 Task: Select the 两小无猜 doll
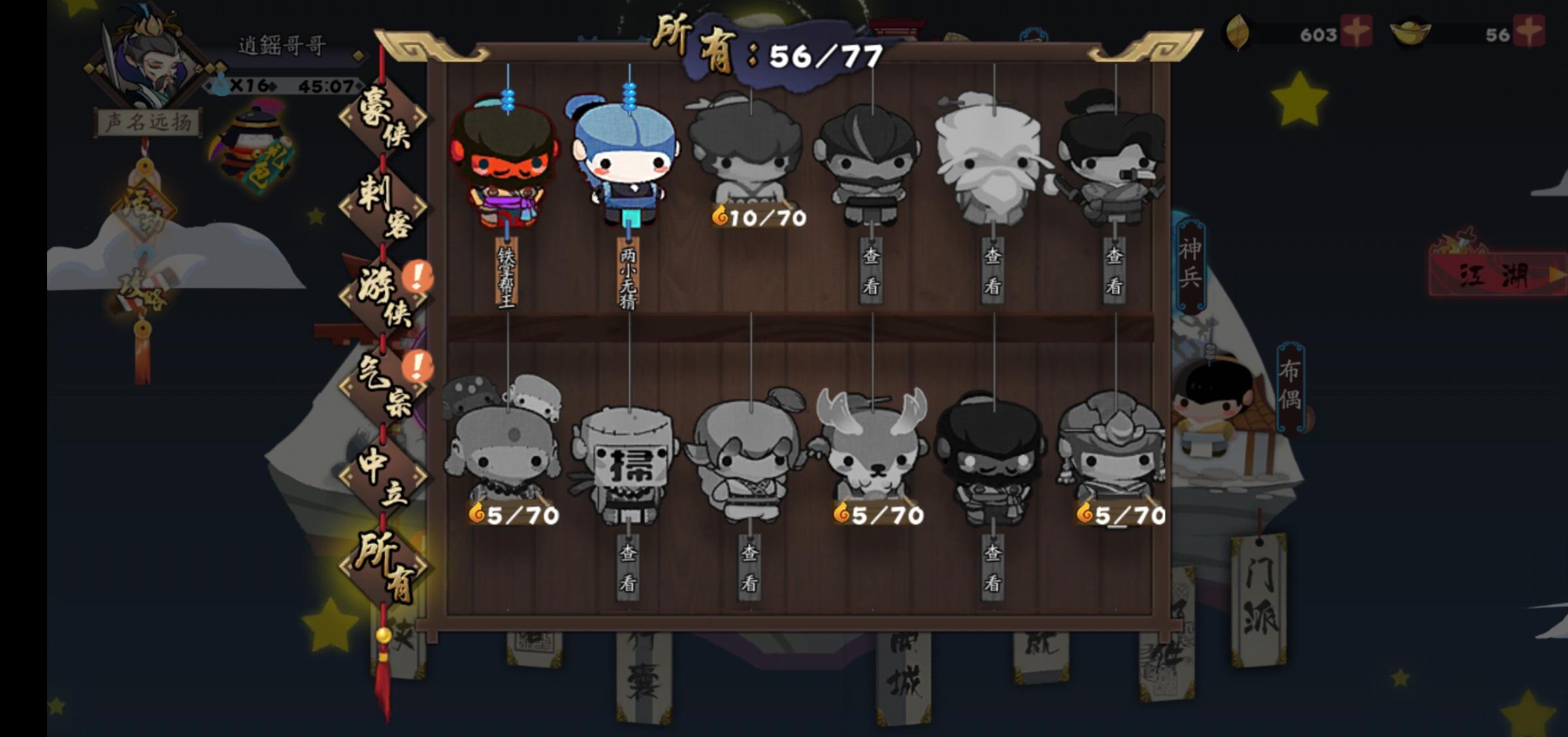coord(626,163)
